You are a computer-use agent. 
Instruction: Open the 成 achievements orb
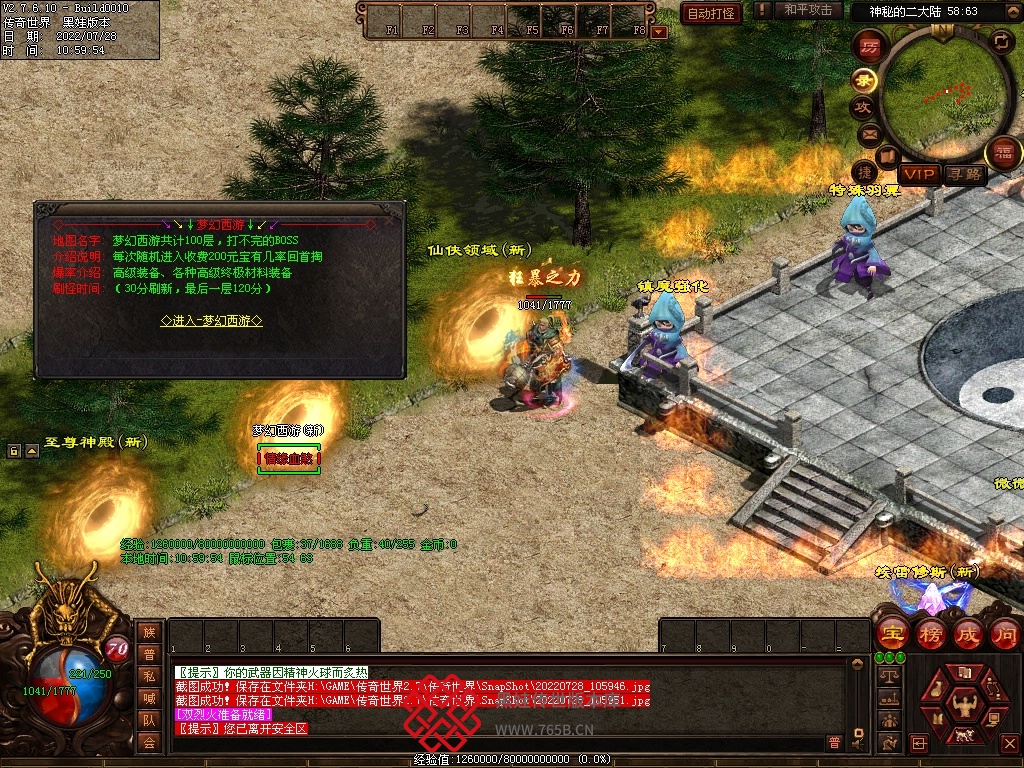click(x=967, y=633)
